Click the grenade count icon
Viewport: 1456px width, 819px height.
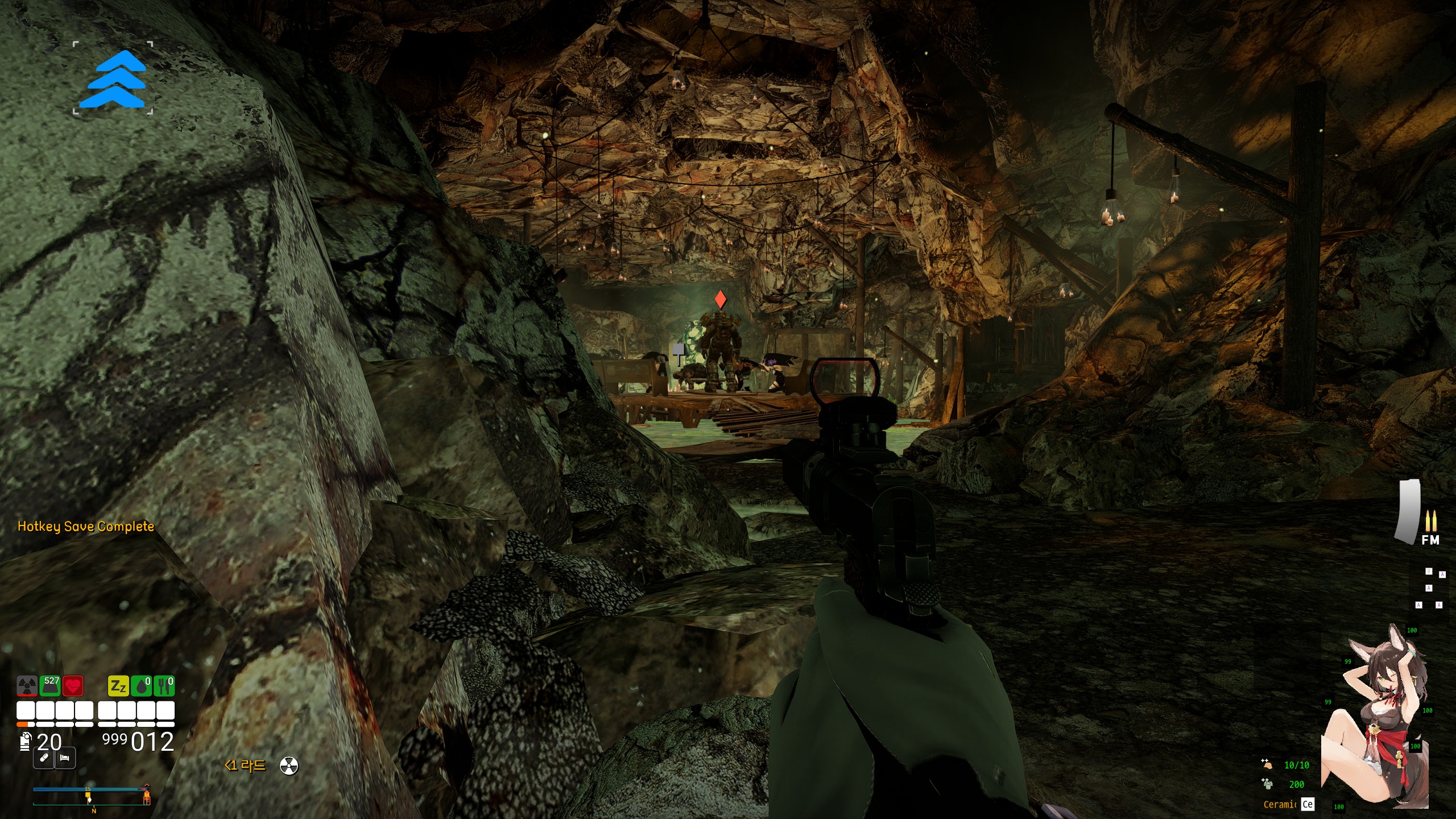coord(25,742)
